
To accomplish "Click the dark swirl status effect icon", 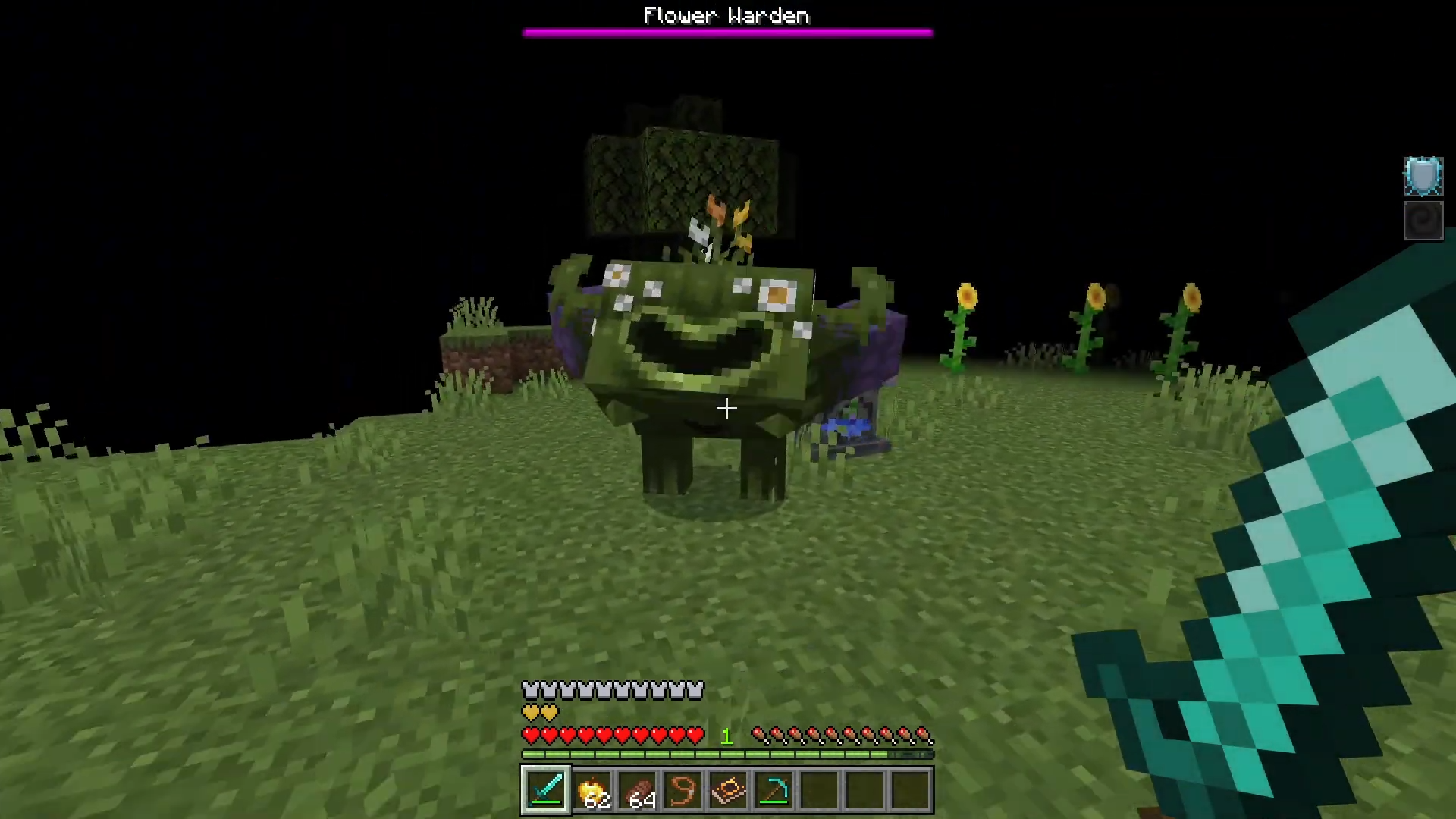I will click(x=1423, y=221).
